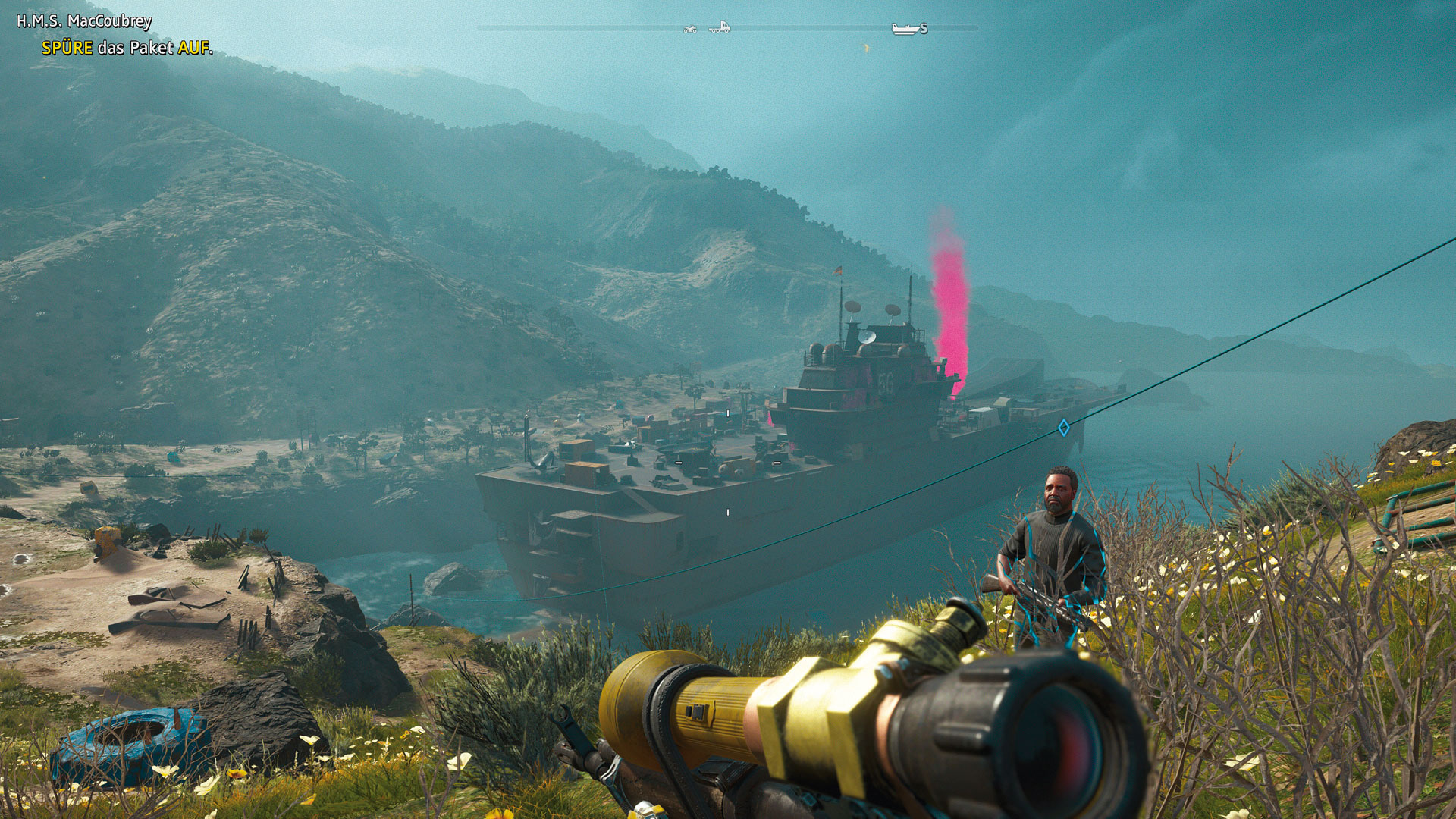Click the 'Spüre das Paket auf' objective

127,48
